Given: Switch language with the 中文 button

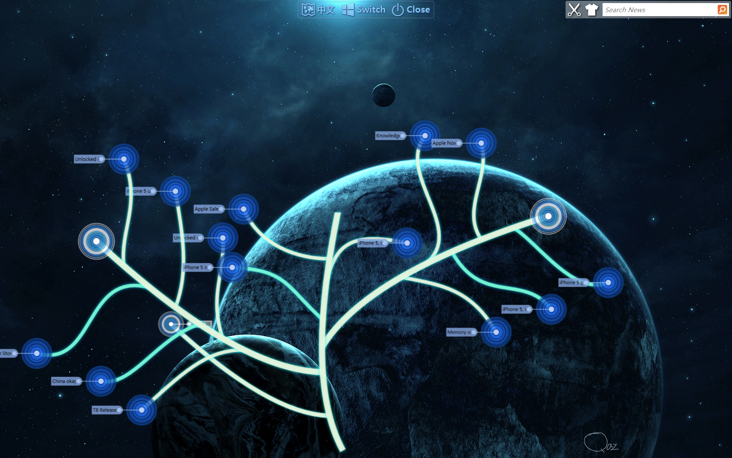Looking at the screenshot, I should click(x=318, y=10).
